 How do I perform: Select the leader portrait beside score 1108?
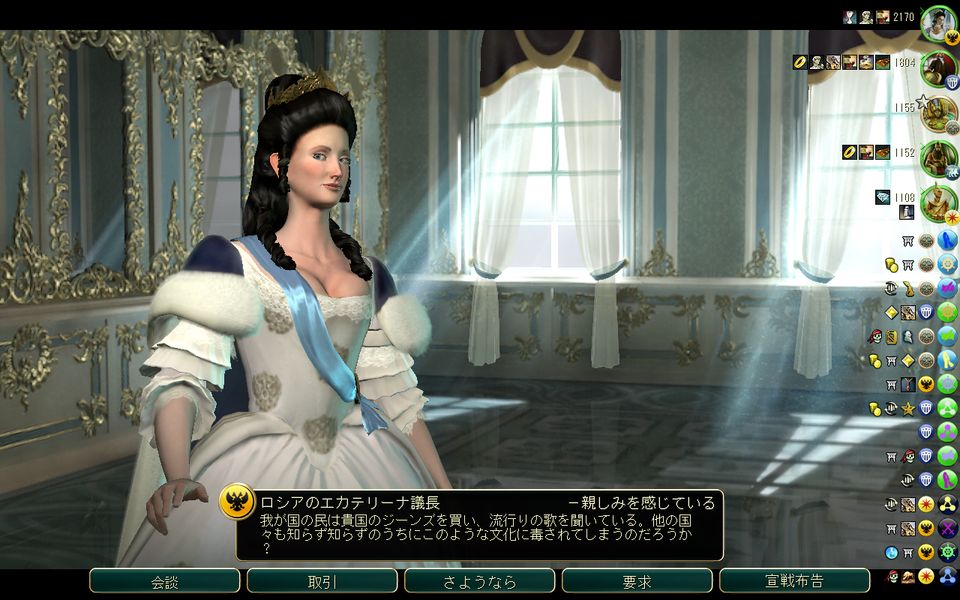pyautogui.click(x=938, y=202)
